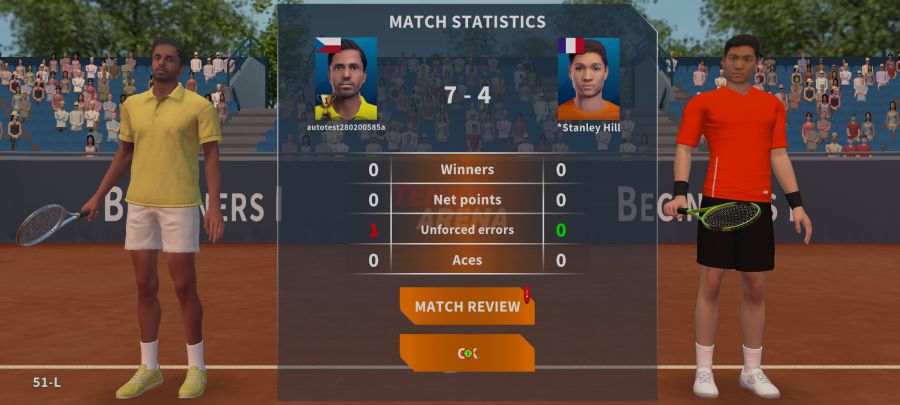Select Stanley Hill's player portrait
900x405 pixels.
(x=588, y=79)
